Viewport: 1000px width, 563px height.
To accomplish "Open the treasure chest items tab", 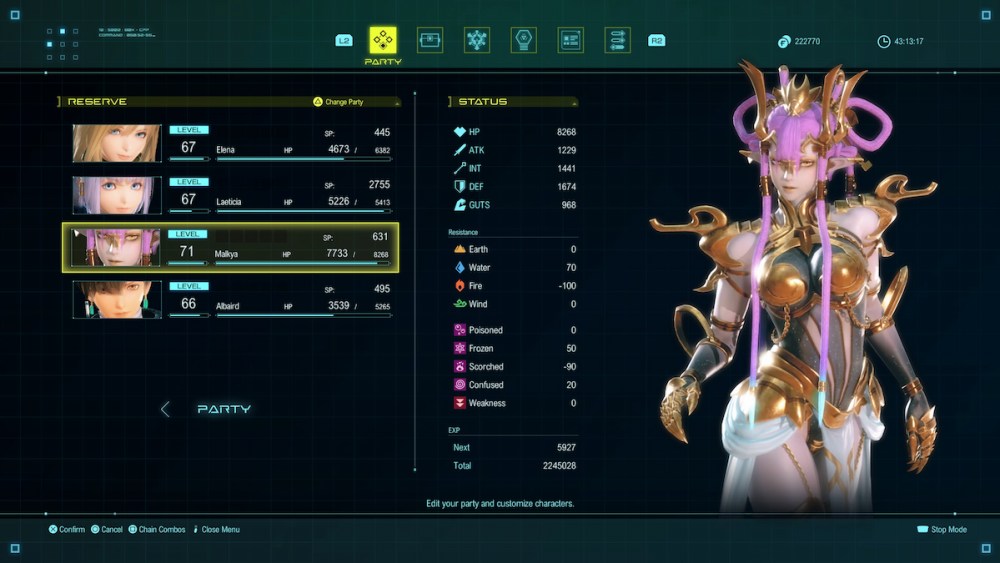I will pos(430,41).
